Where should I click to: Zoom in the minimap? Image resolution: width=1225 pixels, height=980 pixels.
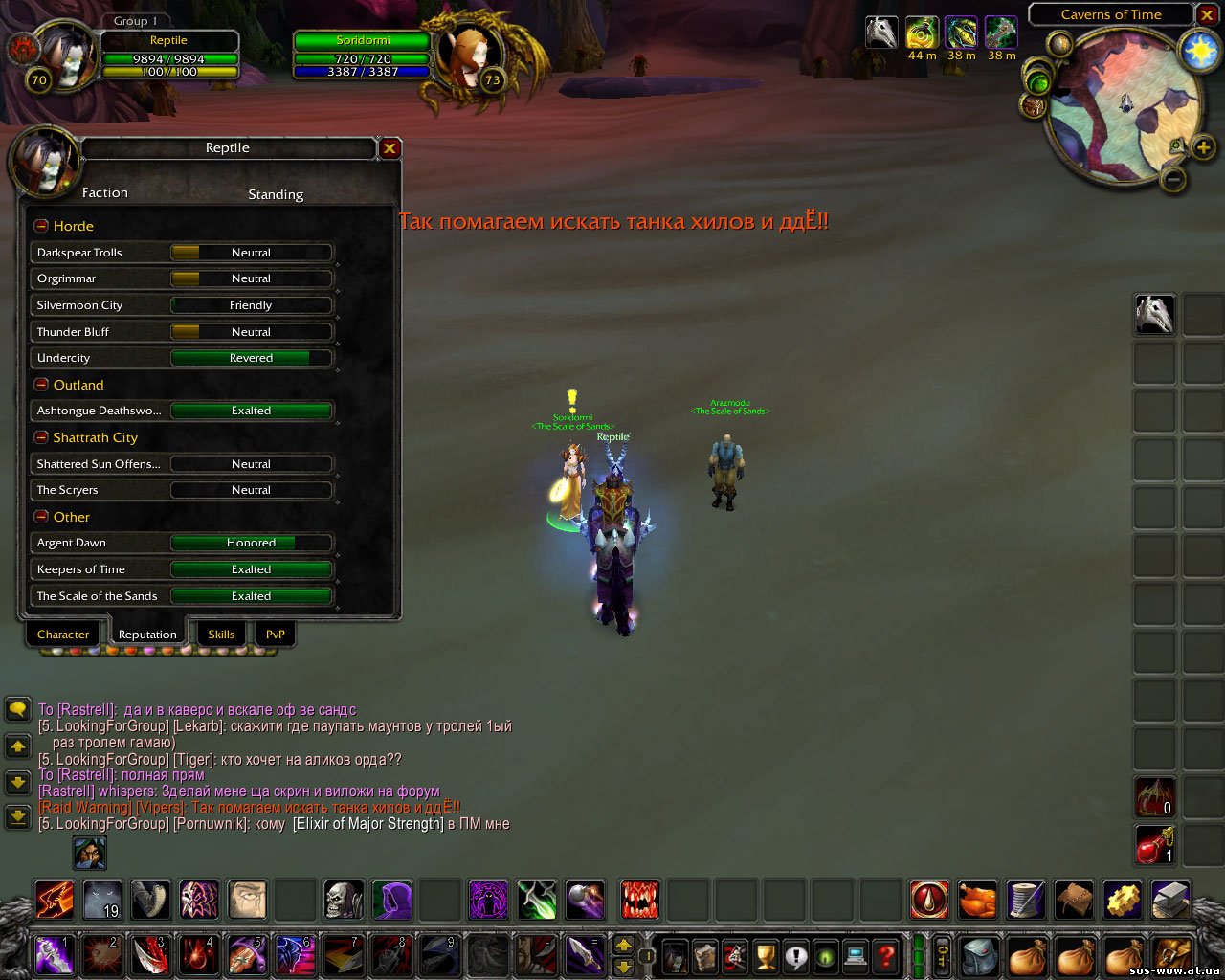[x=1203, y=146]
